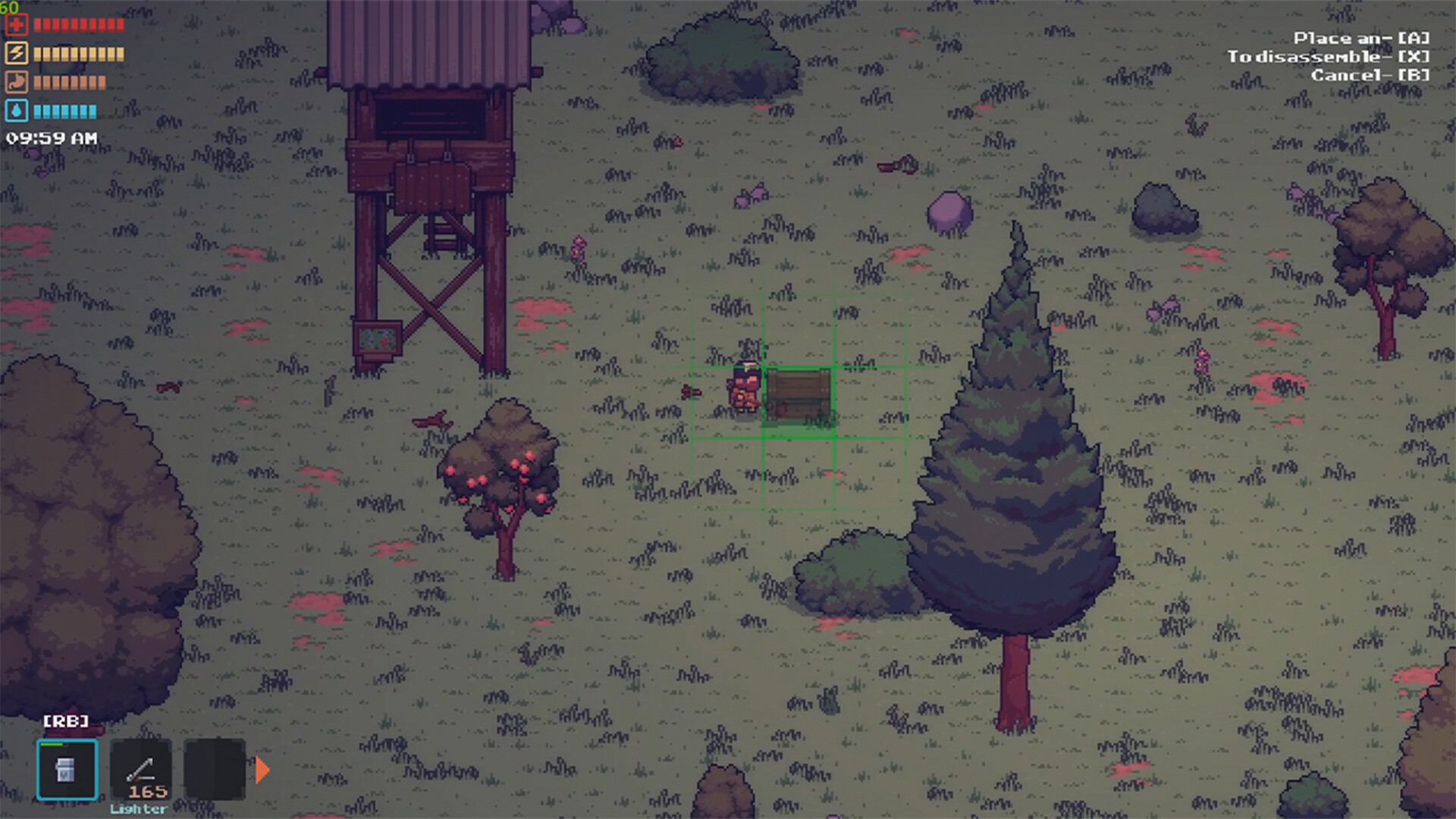Screen dimensions: 1456x819
Task: Click the yellow energy lightning icon
Action: (x=18, y=53)
